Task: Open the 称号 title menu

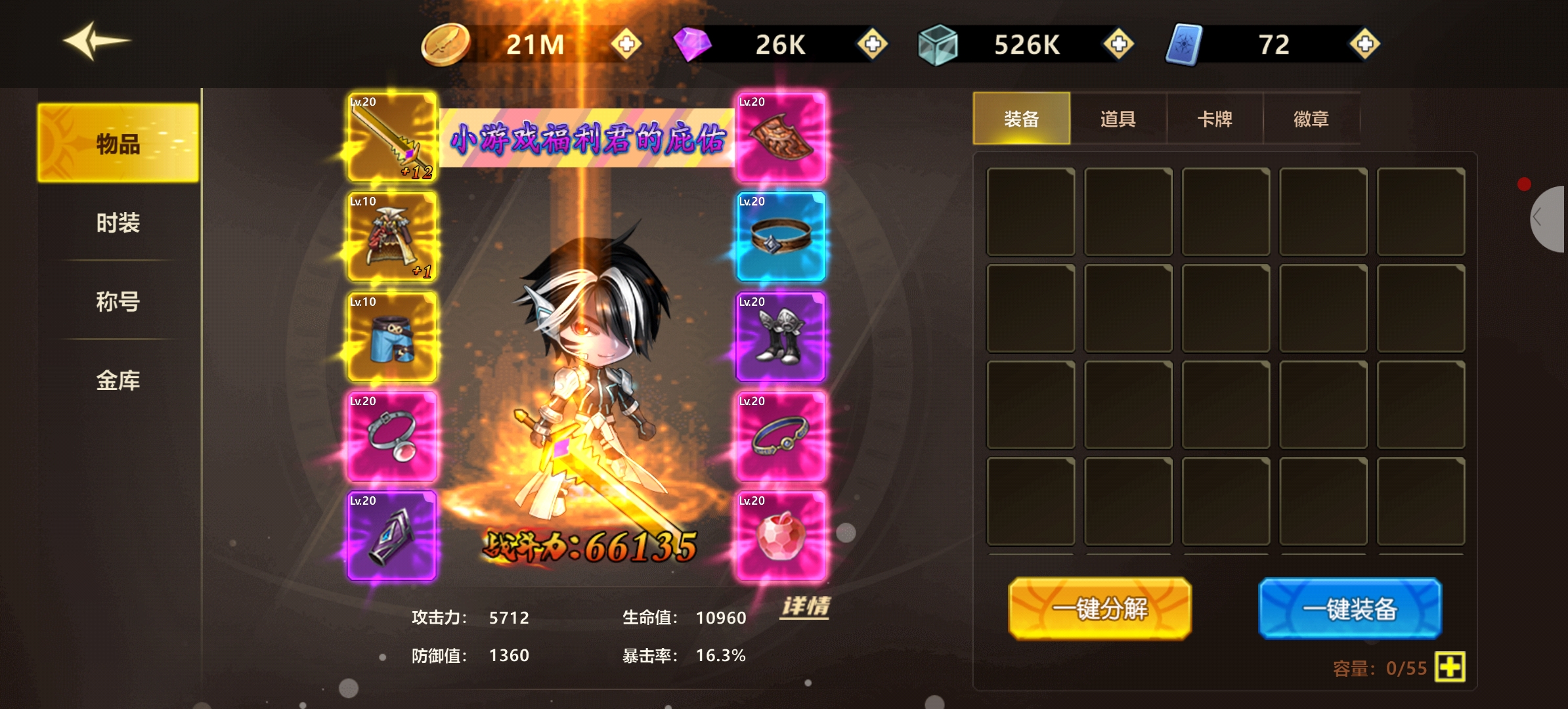Action: click(x=118, y=301)
